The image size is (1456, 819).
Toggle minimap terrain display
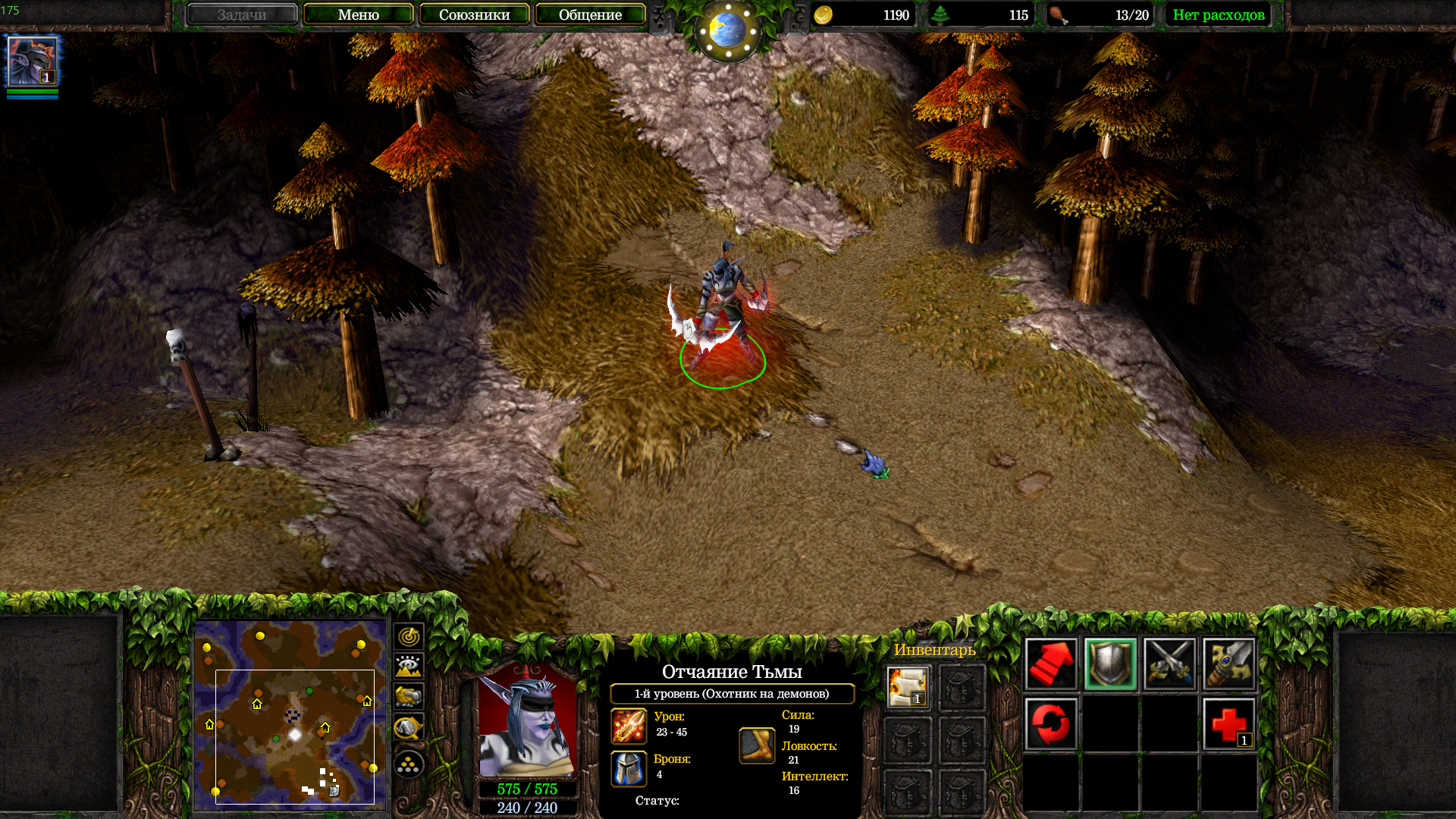coord(409,667)
